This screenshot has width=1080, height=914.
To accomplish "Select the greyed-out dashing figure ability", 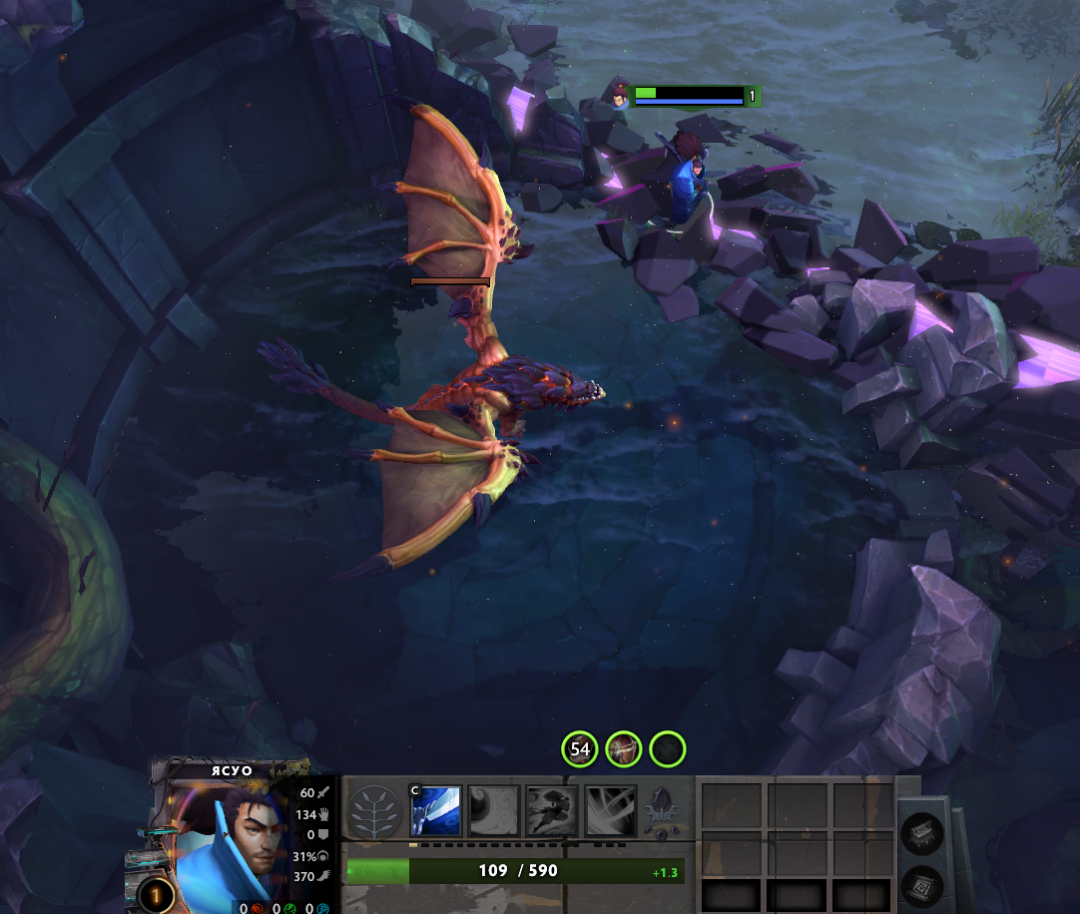I will click(x=552, y=810).
